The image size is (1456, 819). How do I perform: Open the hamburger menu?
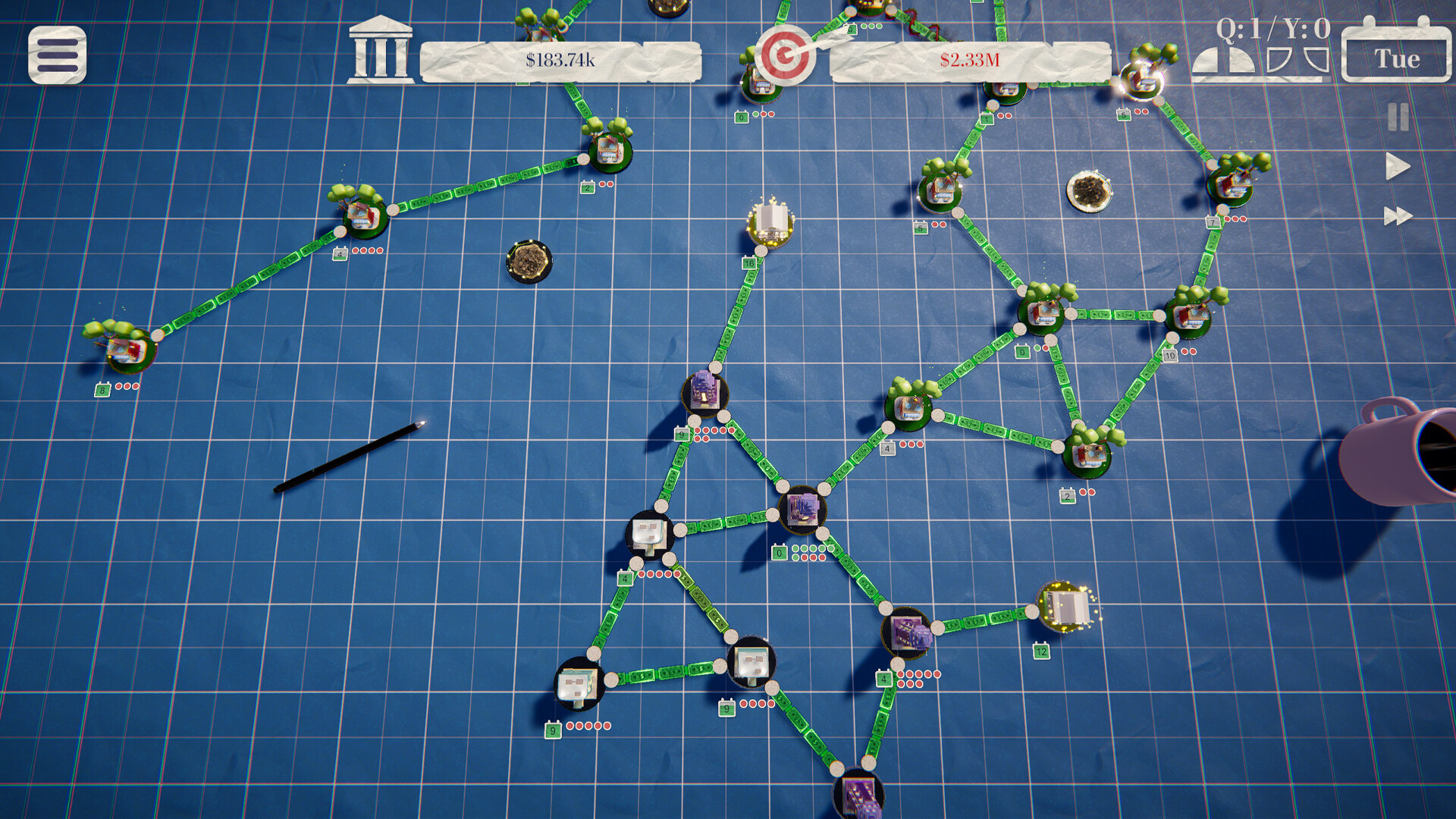[x=57, y=55]
